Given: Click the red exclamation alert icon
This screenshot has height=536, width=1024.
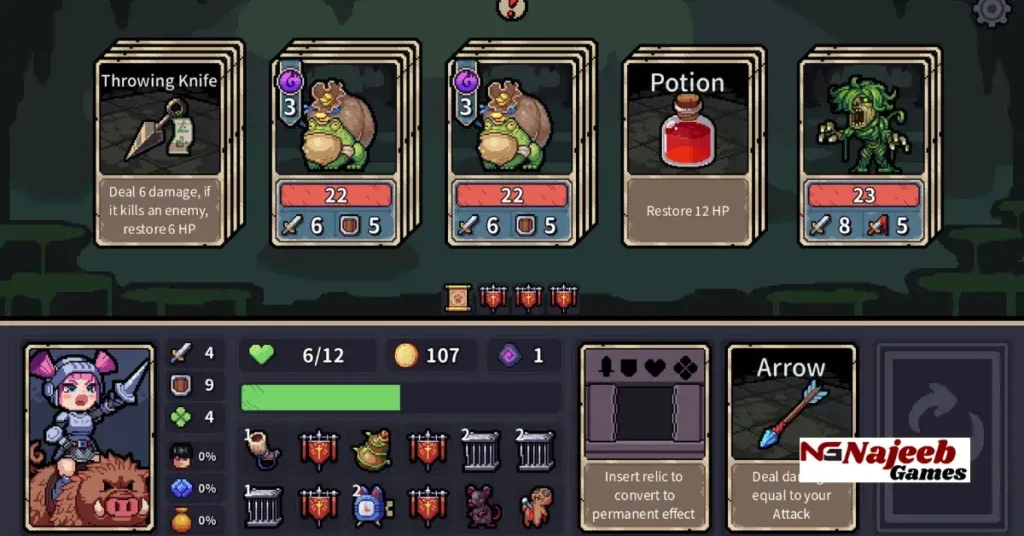Looking at the screenshot, I should tap(511, 8).
